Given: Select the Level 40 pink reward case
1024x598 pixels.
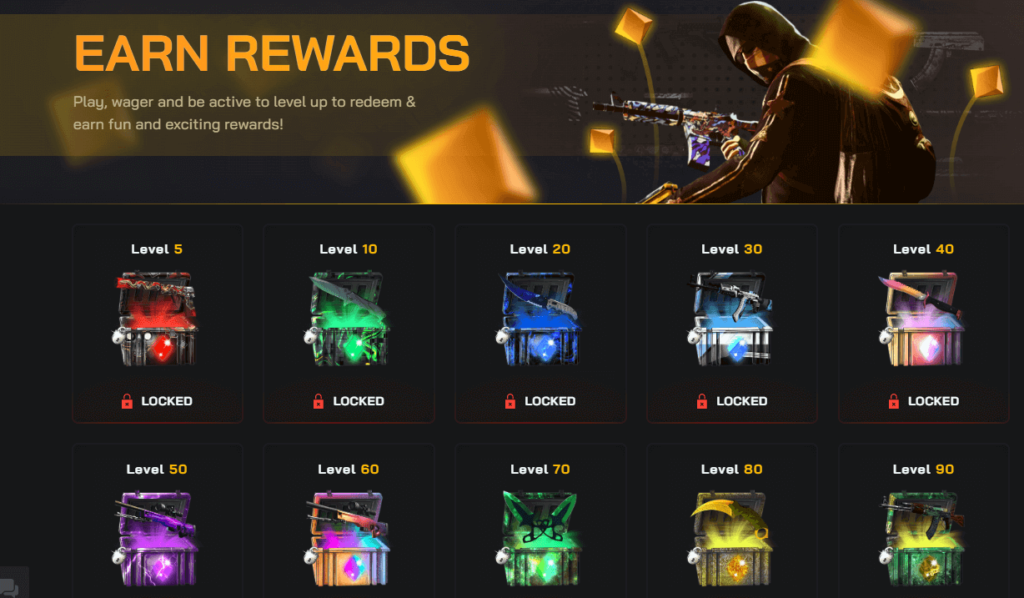Looking at the screenshot, I should (x=923, y=320).
